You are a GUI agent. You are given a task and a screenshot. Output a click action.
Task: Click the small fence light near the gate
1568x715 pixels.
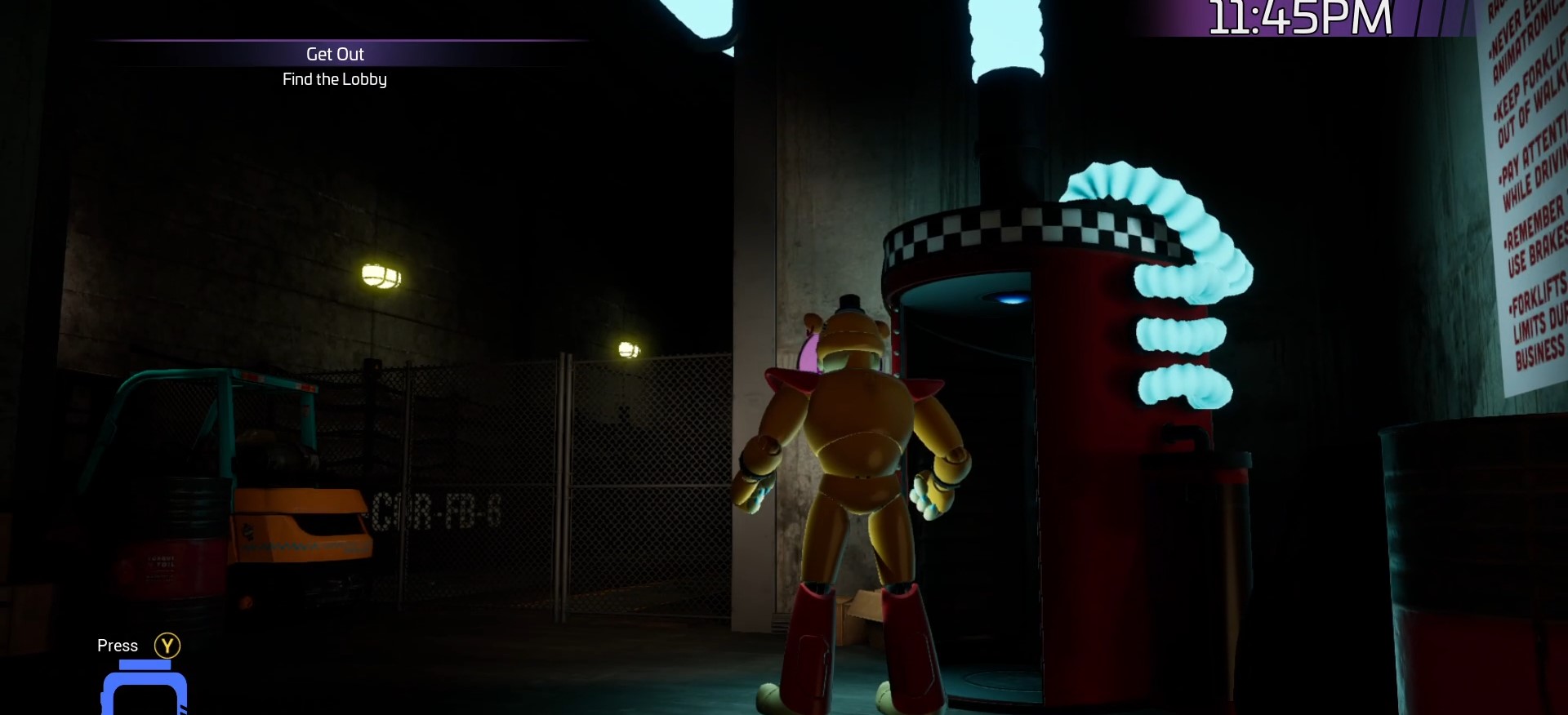point(627,349)
